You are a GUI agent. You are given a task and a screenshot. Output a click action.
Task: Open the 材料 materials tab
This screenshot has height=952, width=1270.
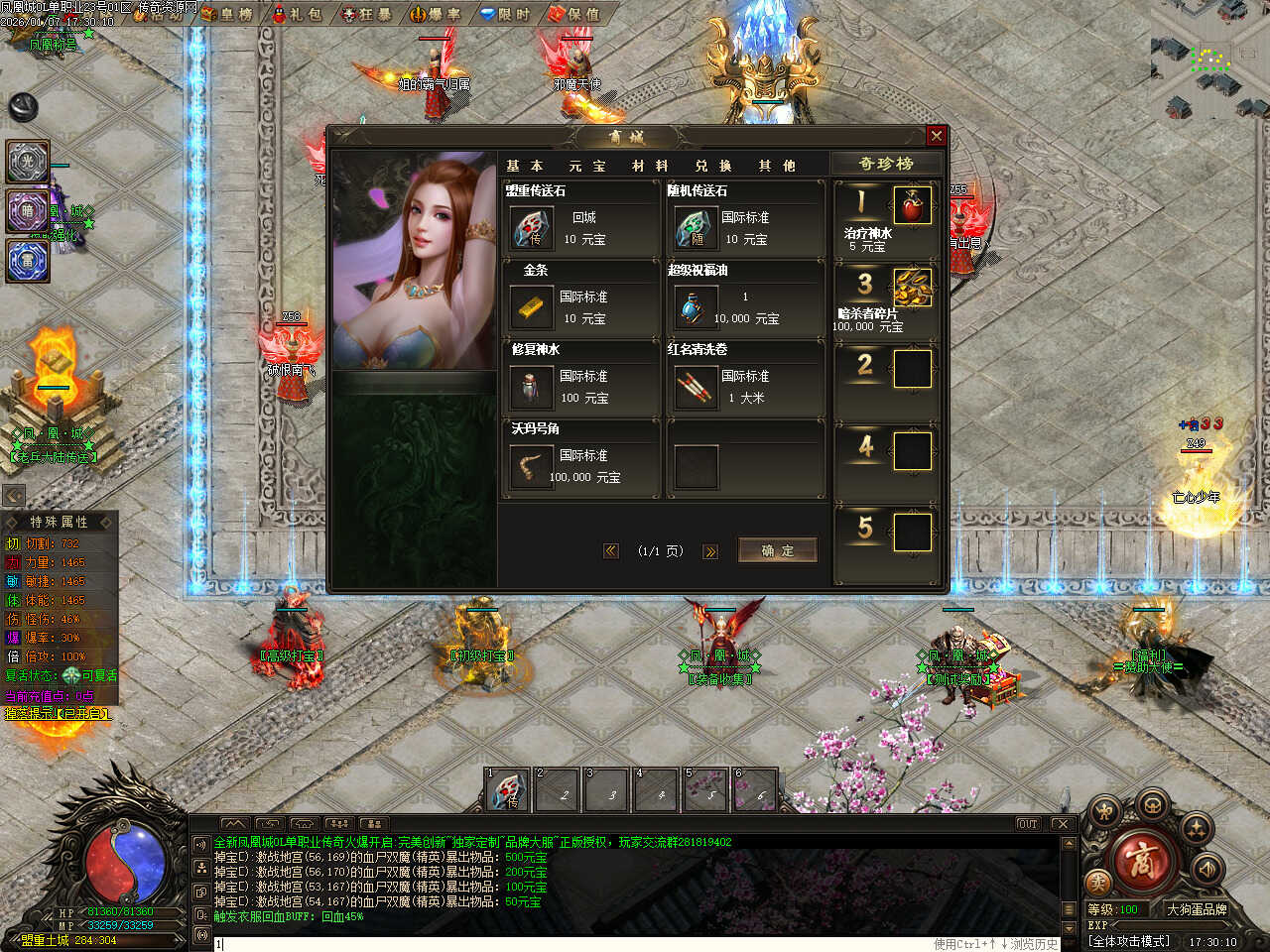pos(650,166)
